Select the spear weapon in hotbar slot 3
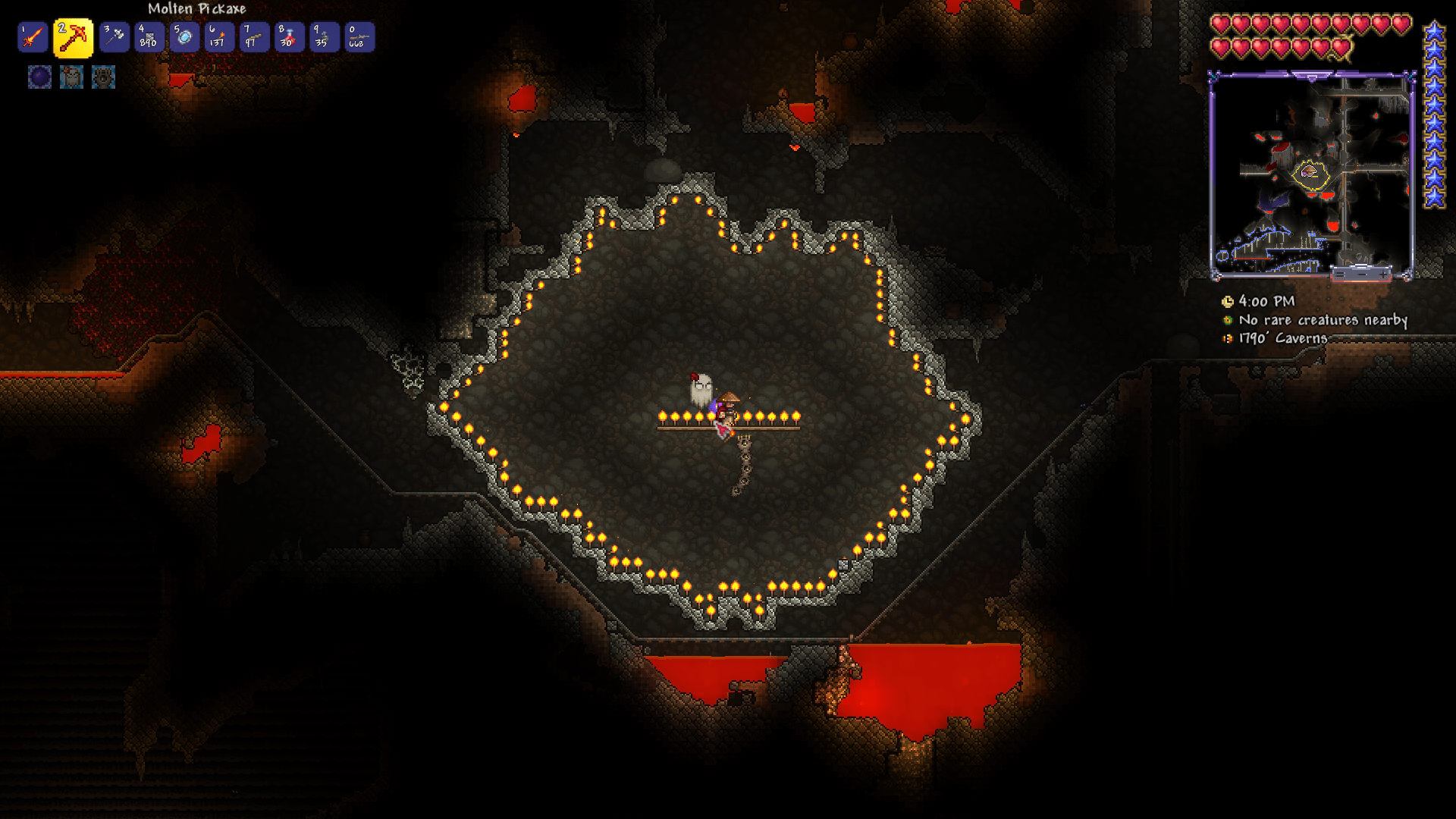The height and width of the screenshot is (819, 1456). (114, 37)
